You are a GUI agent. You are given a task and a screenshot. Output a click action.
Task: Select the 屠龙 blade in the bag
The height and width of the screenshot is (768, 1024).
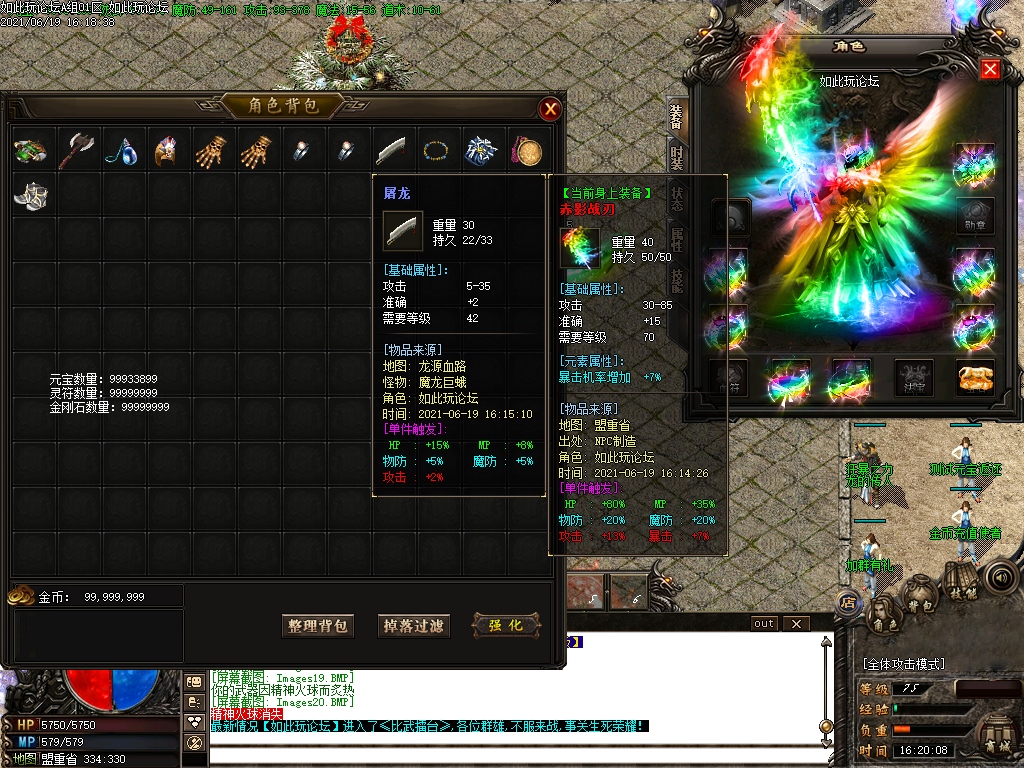pyautogui.click(x=391, y=151)
